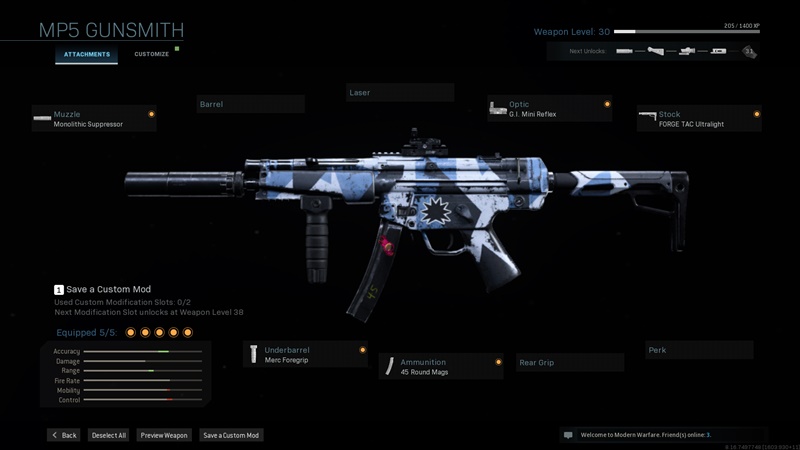Select the Muzzle Monolithic Suppressor slot

pos(93,119)
